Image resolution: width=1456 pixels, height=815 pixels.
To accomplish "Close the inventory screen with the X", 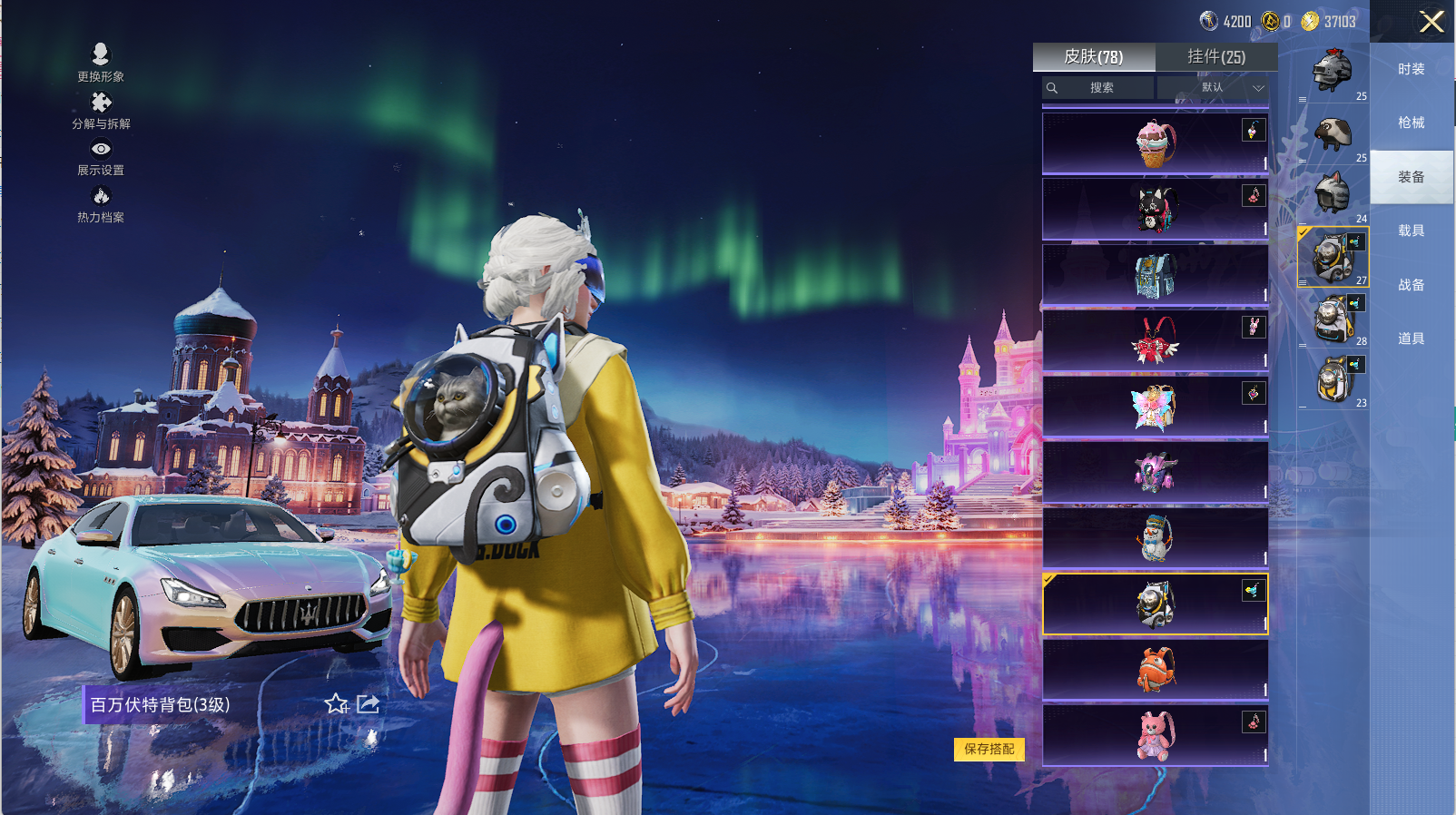I will (x=1431, y=22).
